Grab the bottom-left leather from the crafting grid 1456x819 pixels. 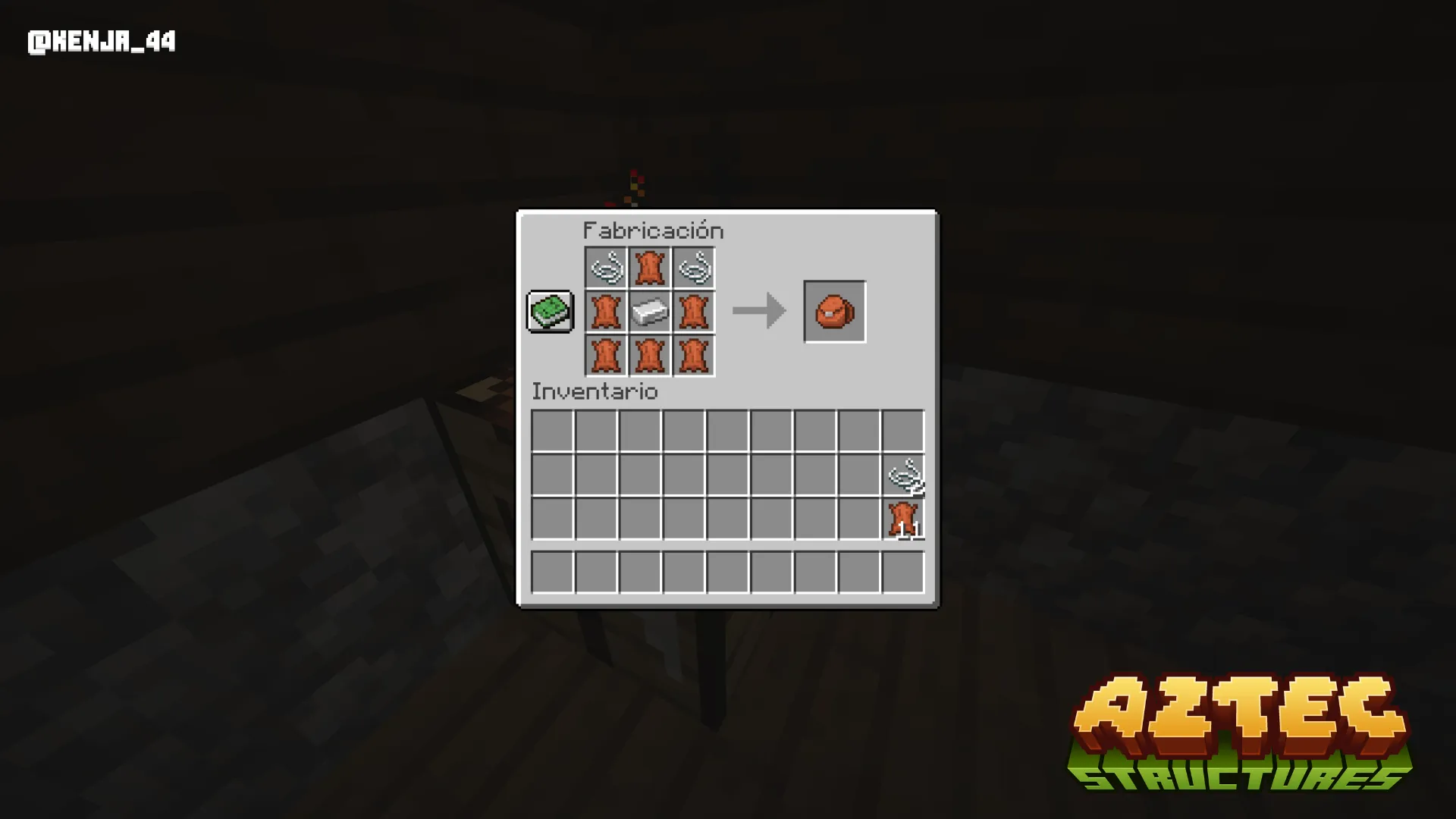tap(607, 355)
